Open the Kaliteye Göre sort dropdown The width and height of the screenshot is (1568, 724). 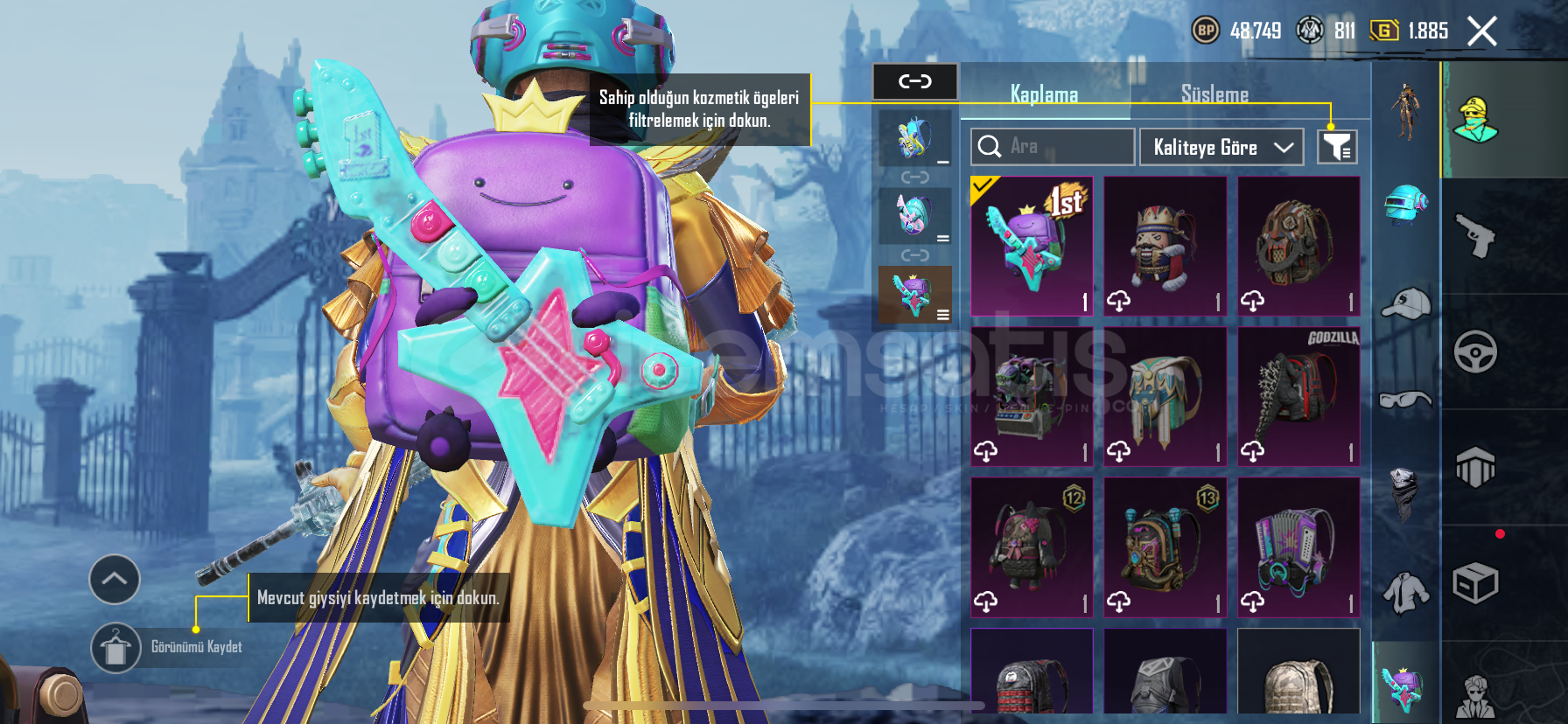click(x=1221, y=147)
